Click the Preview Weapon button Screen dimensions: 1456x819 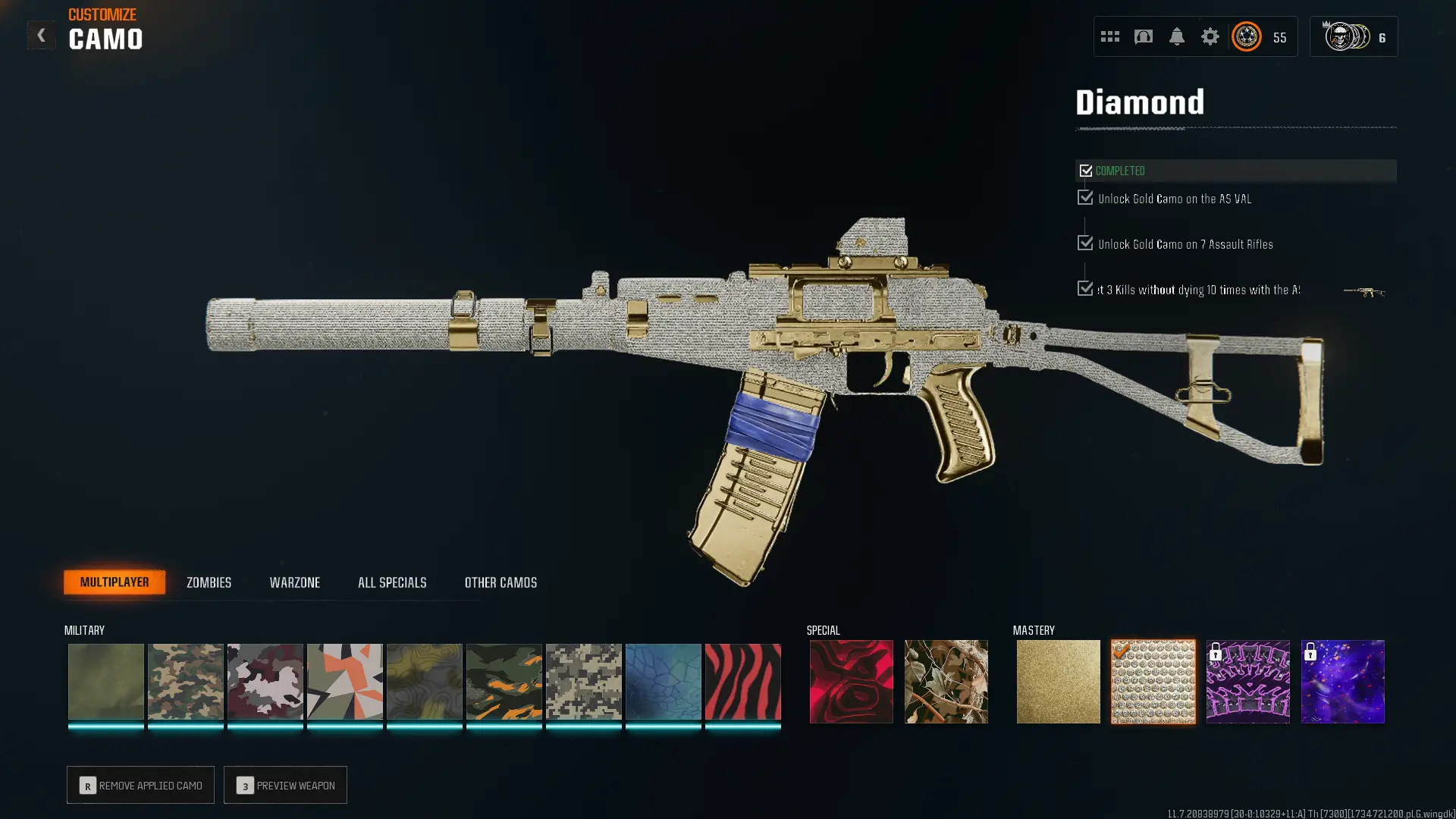[285, 785]
